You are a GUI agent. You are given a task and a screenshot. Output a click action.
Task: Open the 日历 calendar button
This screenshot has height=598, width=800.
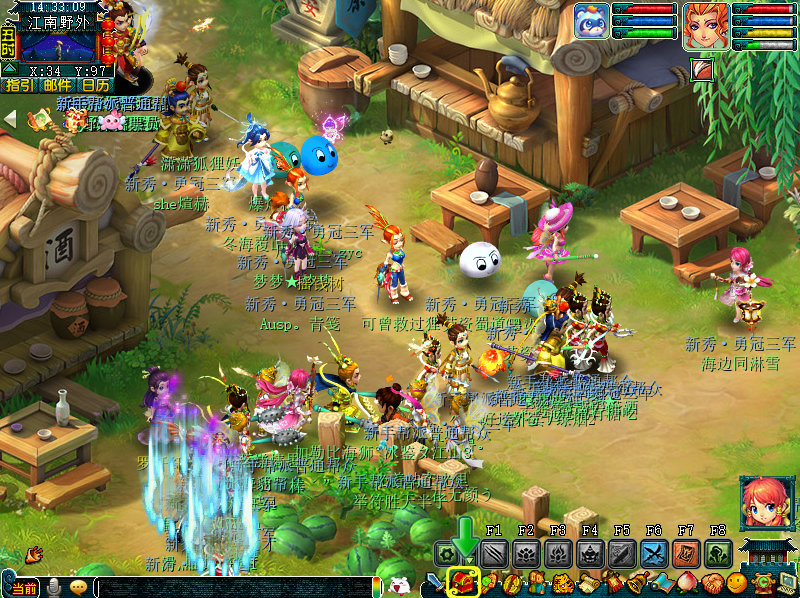96,86
